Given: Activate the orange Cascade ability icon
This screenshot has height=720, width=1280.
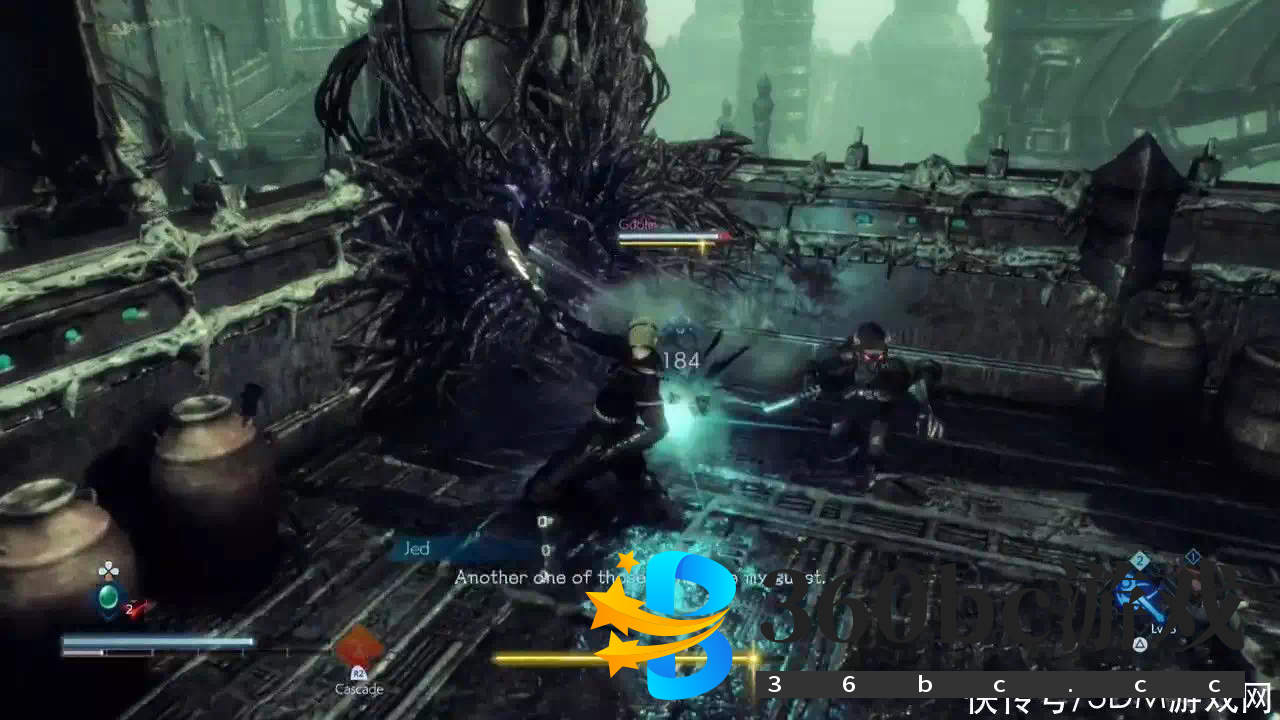Looking at the screenshot, I should (x=358, y=647).
